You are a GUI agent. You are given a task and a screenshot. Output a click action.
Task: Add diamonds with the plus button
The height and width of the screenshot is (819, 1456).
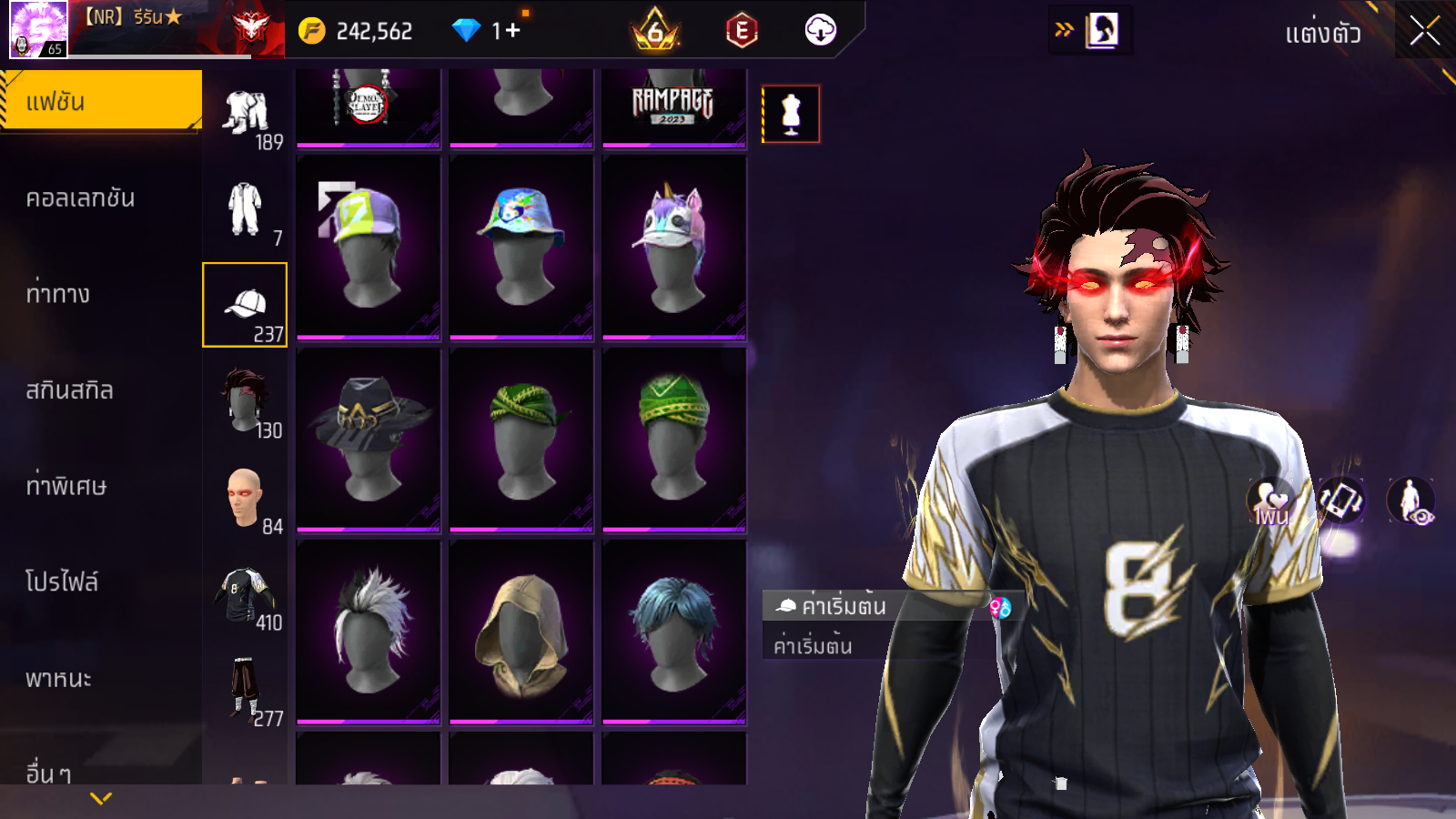click(512, 31)
